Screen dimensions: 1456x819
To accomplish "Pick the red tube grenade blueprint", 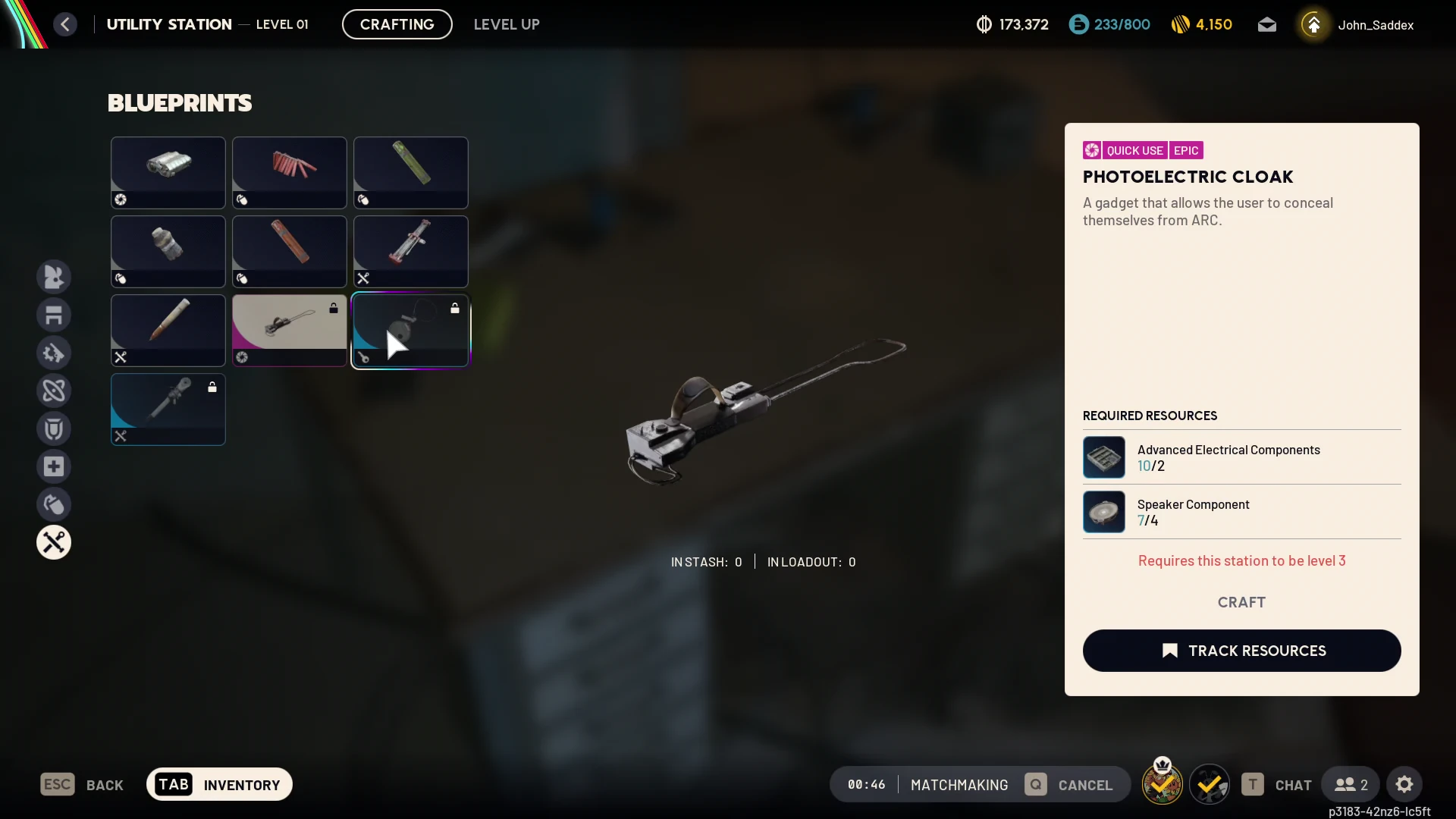I will (x=290, y=251).
